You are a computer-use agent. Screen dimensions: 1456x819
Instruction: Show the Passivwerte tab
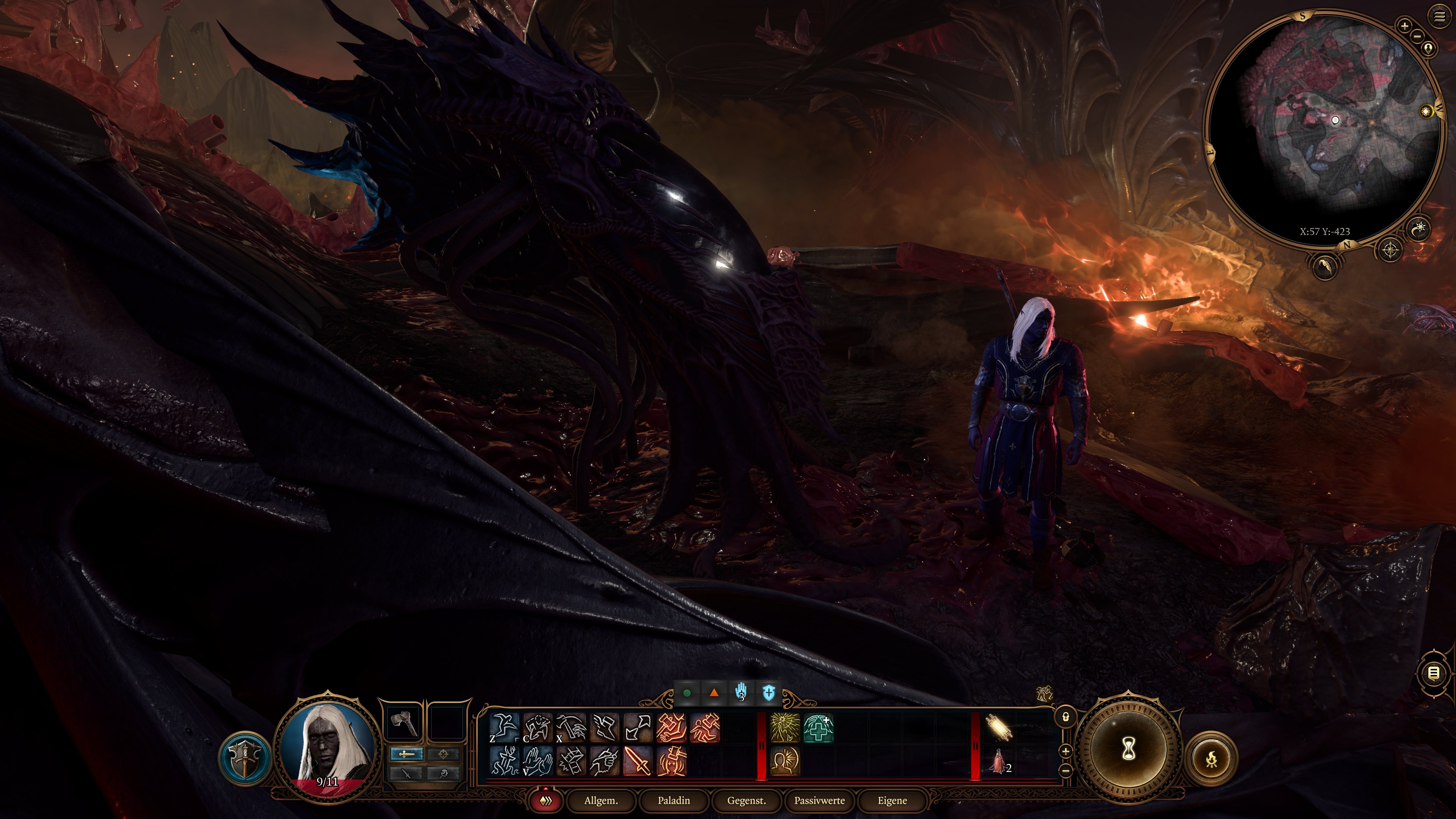pyautogui.click(x=819, y=800)
